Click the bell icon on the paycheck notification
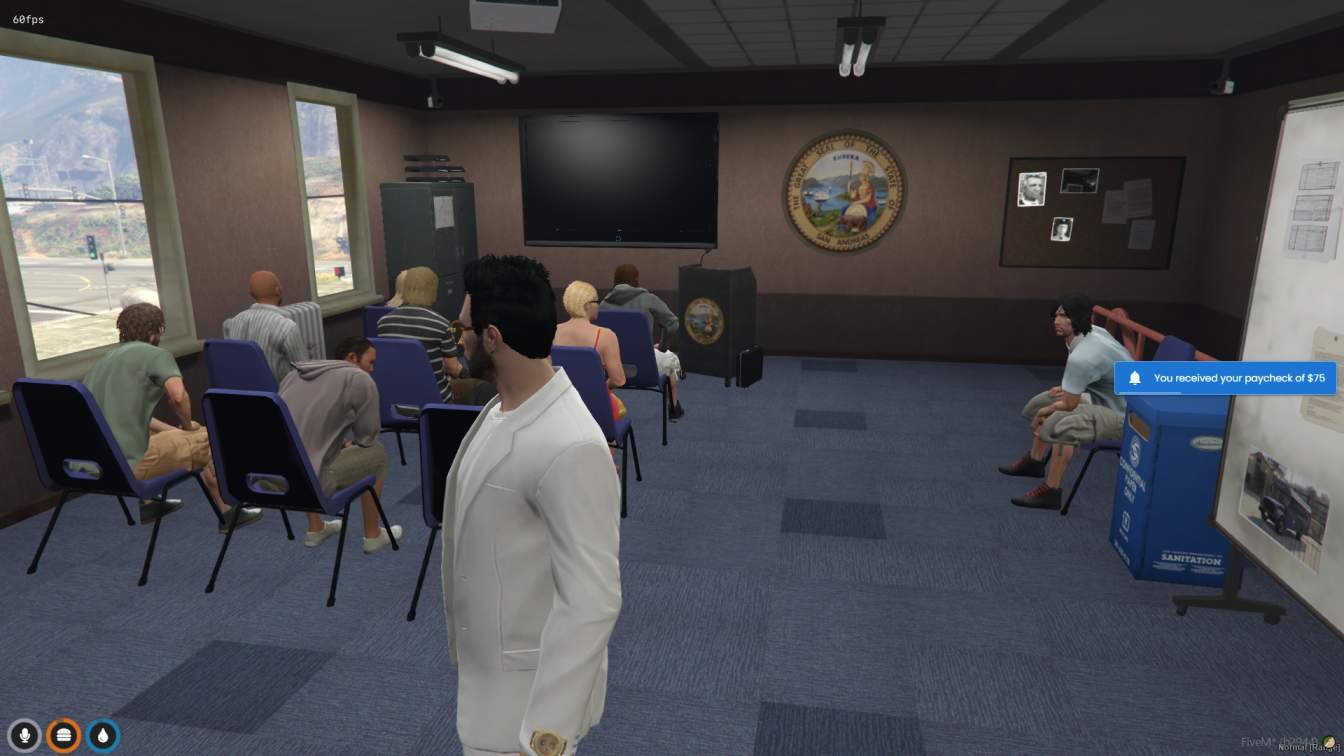 1133,377
